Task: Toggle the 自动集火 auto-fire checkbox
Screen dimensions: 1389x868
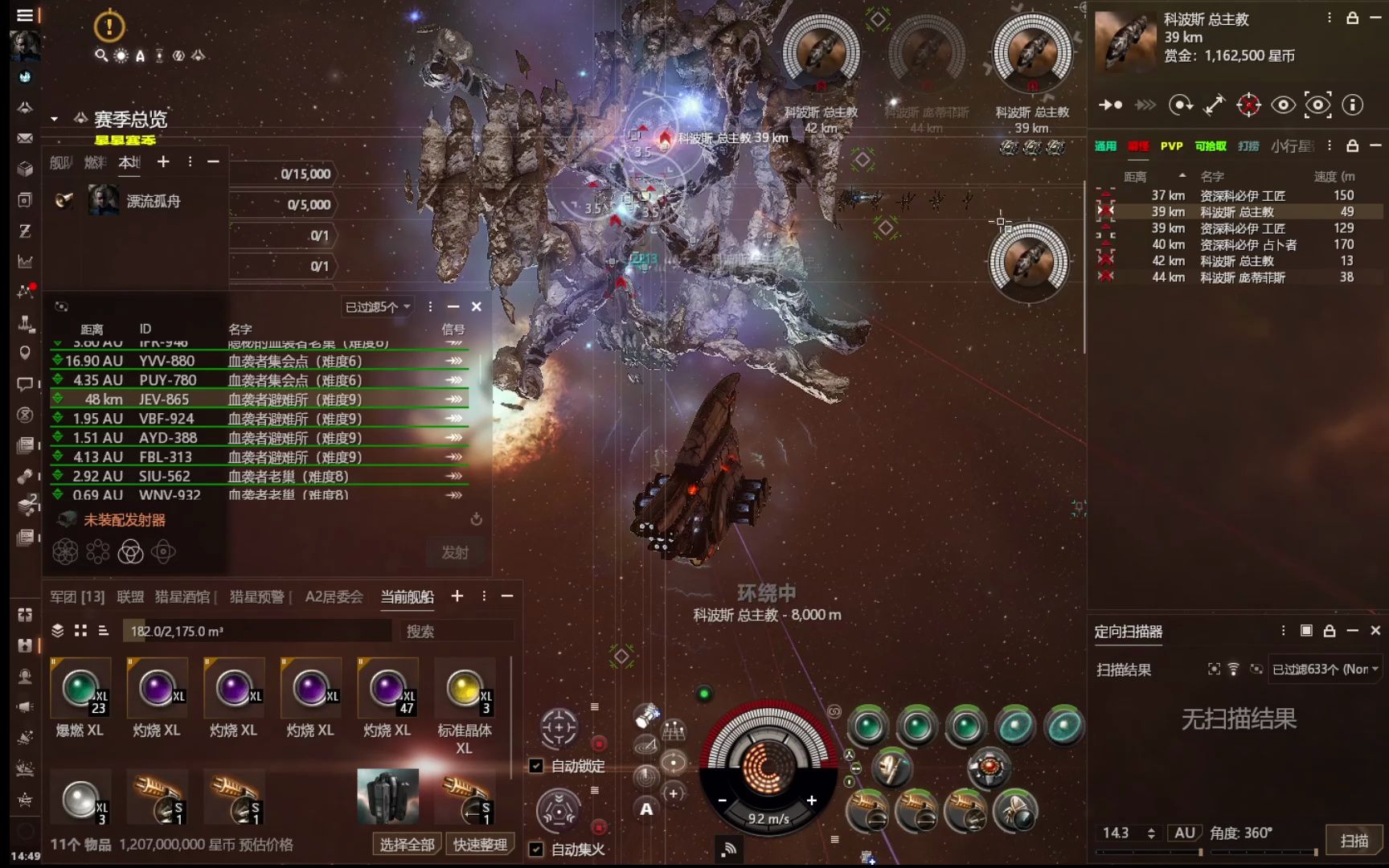Action: tap(535, 849)
